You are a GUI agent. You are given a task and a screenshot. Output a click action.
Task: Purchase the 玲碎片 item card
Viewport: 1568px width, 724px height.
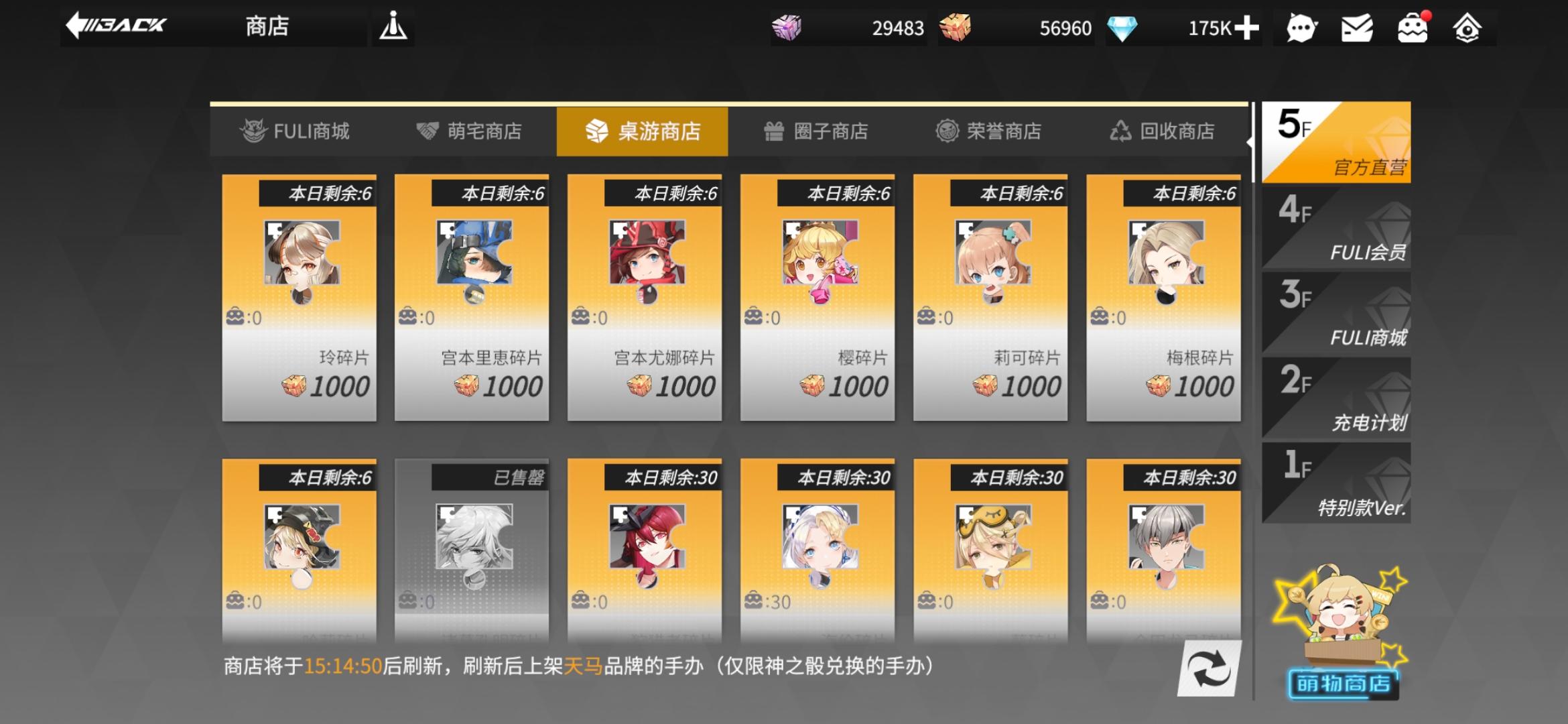[299, 302]
